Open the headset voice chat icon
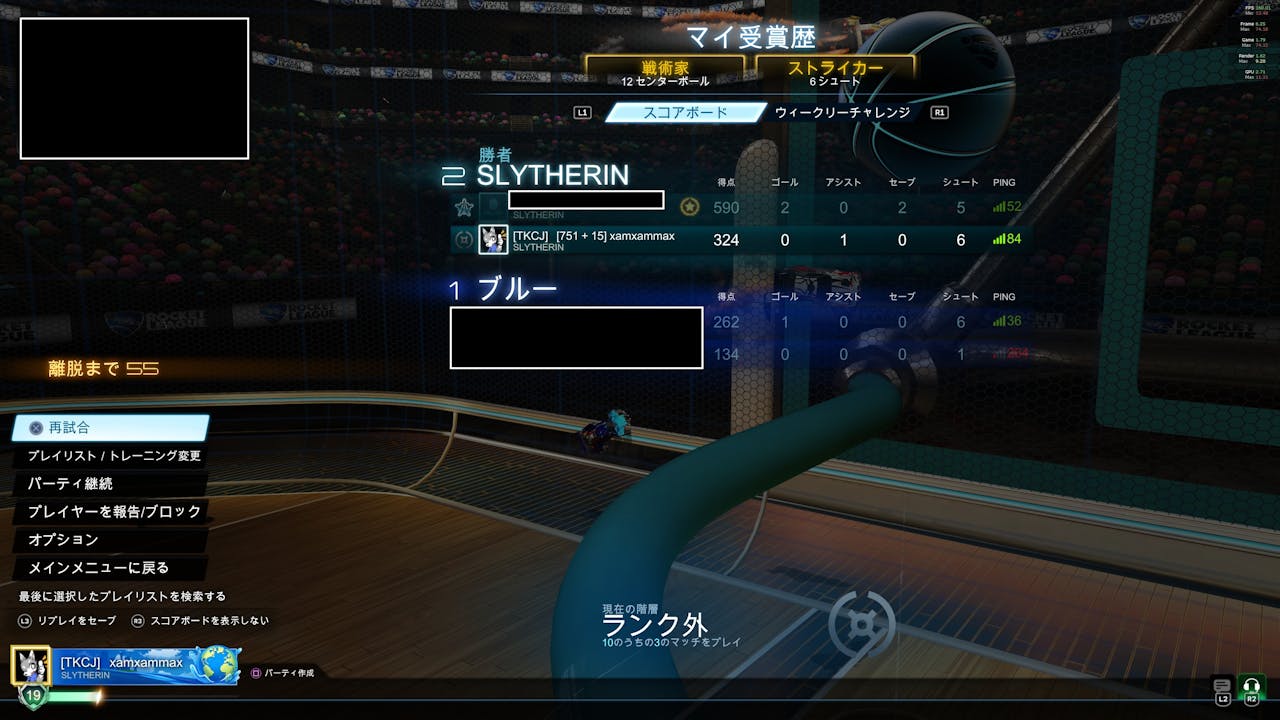Screen dimensions: 1280x720 pos(1251,686)
